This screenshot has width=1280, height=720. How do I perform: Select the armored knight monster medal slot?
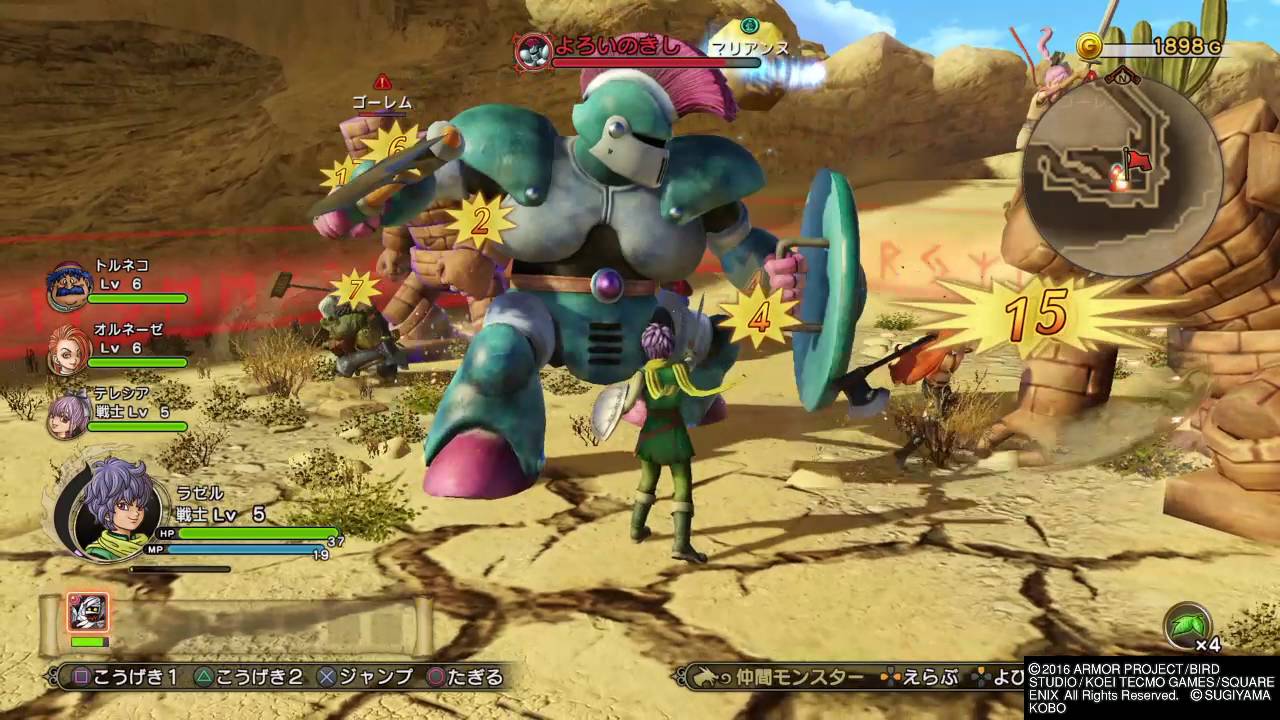click(88, 612)
